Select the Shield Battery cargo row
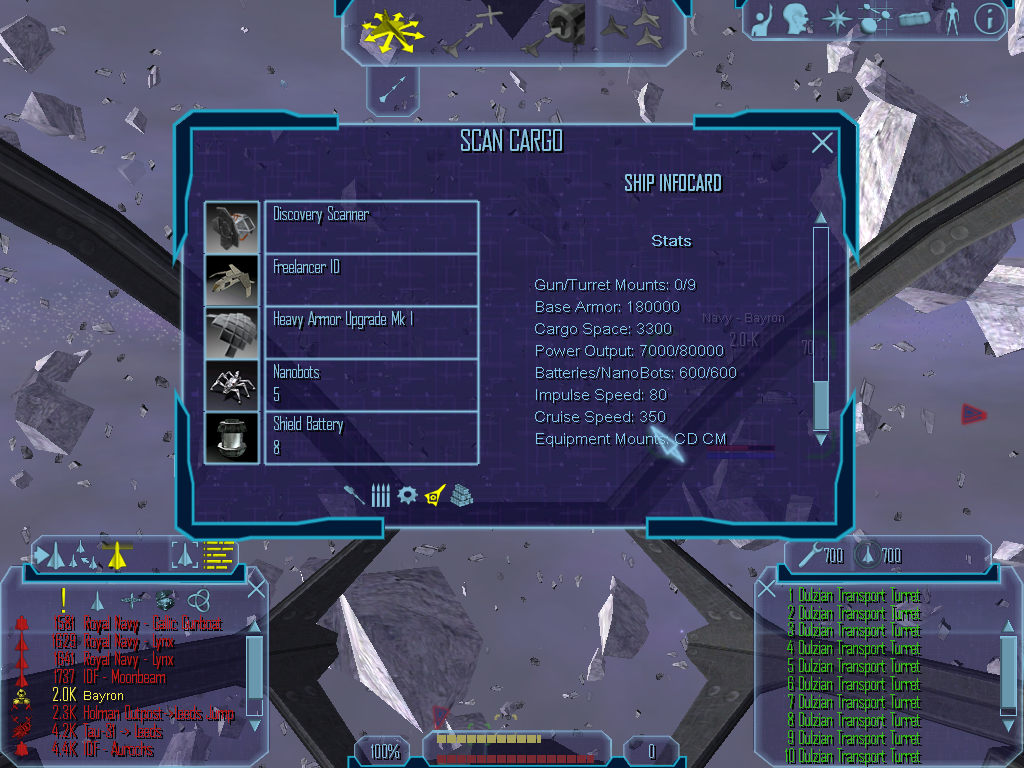The height and width of the screenshot is (768, 1024). point(371,437)
